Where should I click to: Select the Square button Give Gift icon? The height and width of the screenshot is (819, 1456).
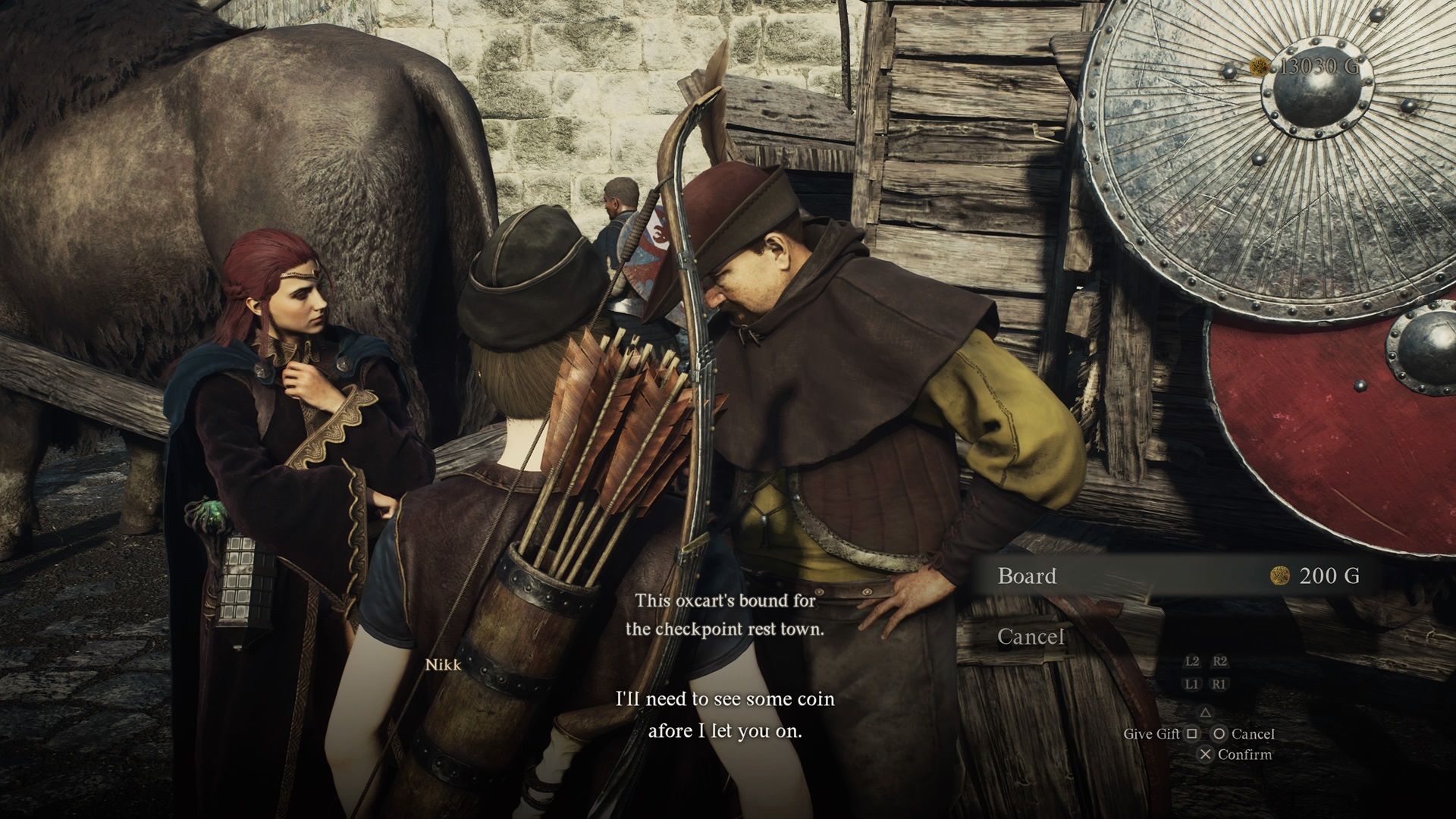pos(1193,734)
